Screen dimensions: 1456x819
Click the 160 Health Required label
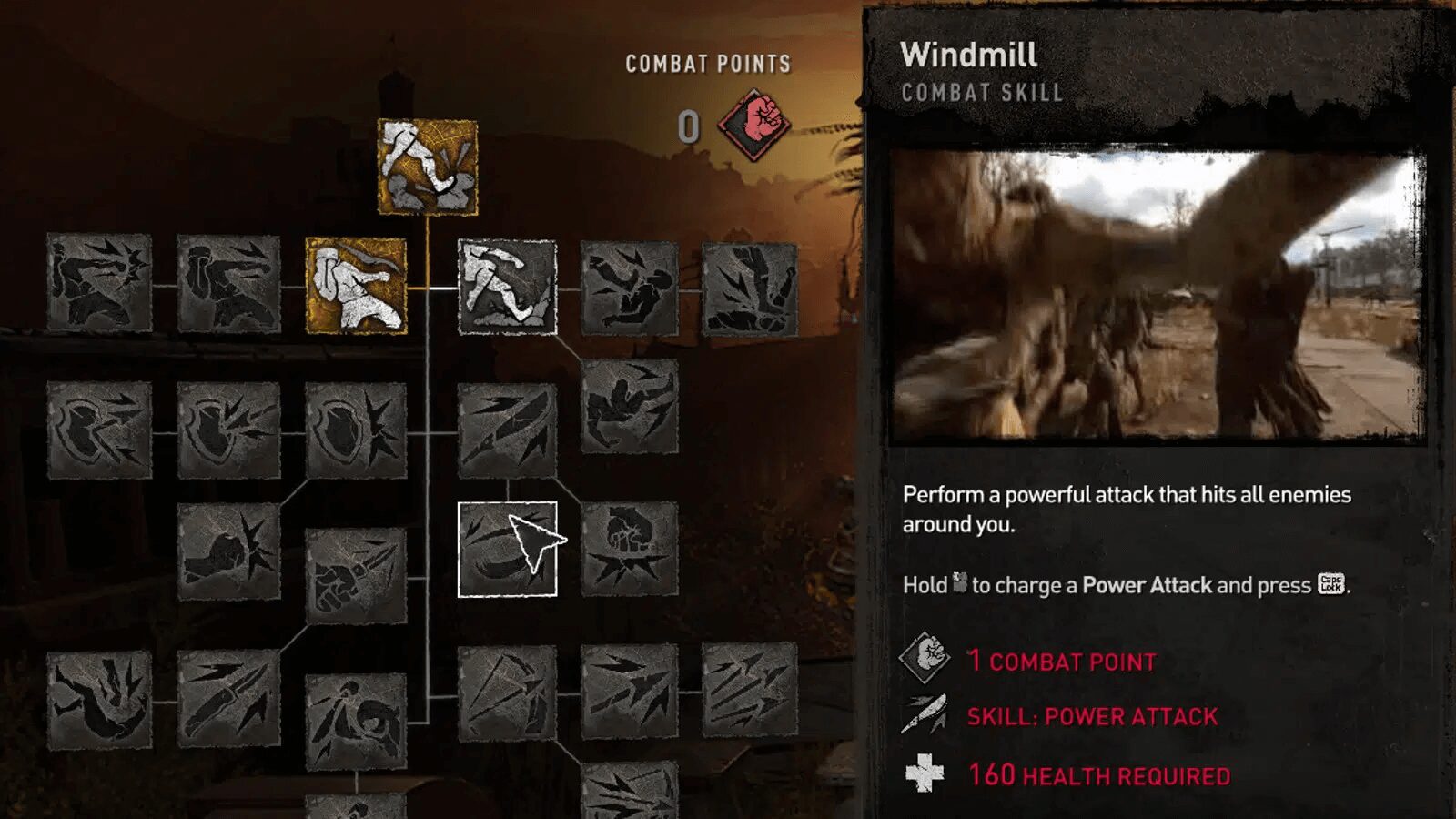(1097, 776)
